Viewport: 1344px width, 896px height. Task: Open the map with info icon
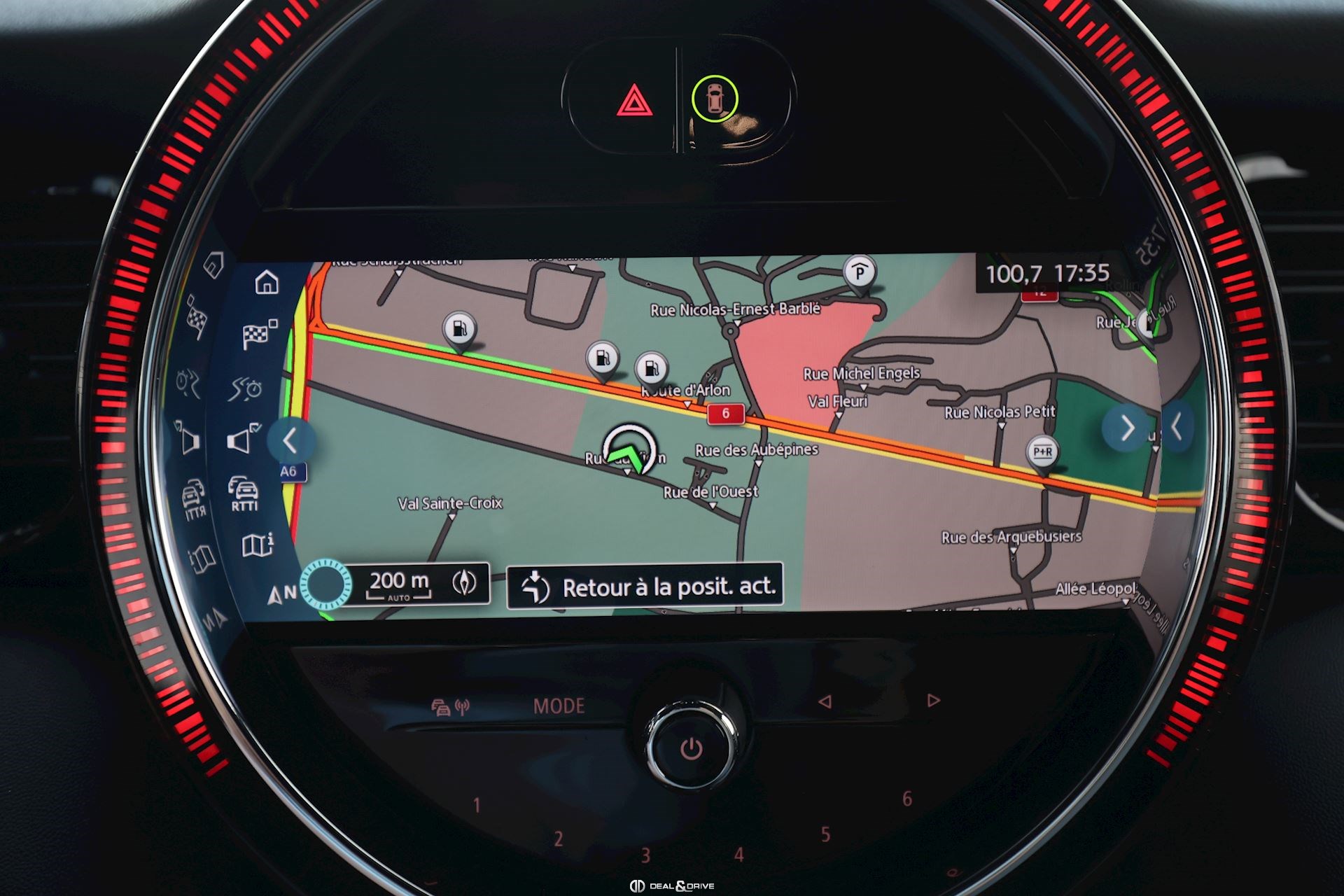point(257,545)
